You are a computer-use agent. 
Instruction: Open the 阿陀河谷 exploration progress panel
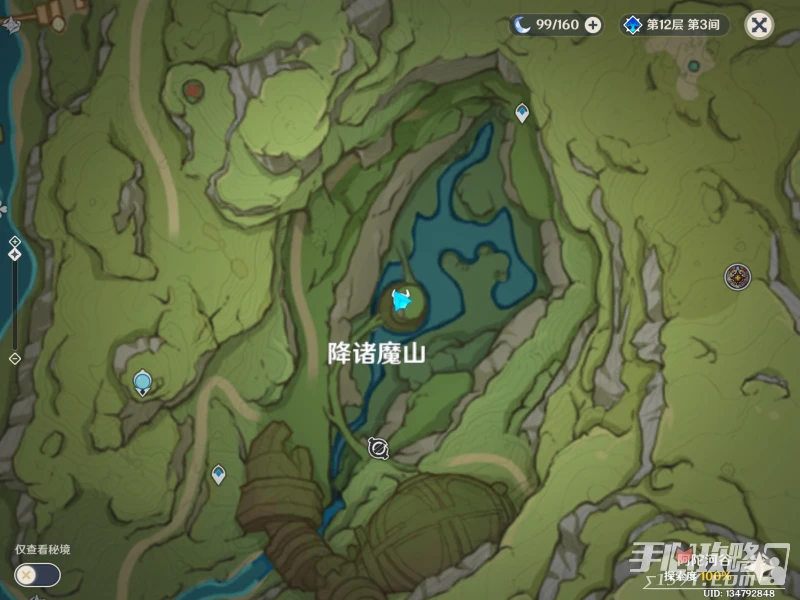pyautogui.click(x=712, y=567)
